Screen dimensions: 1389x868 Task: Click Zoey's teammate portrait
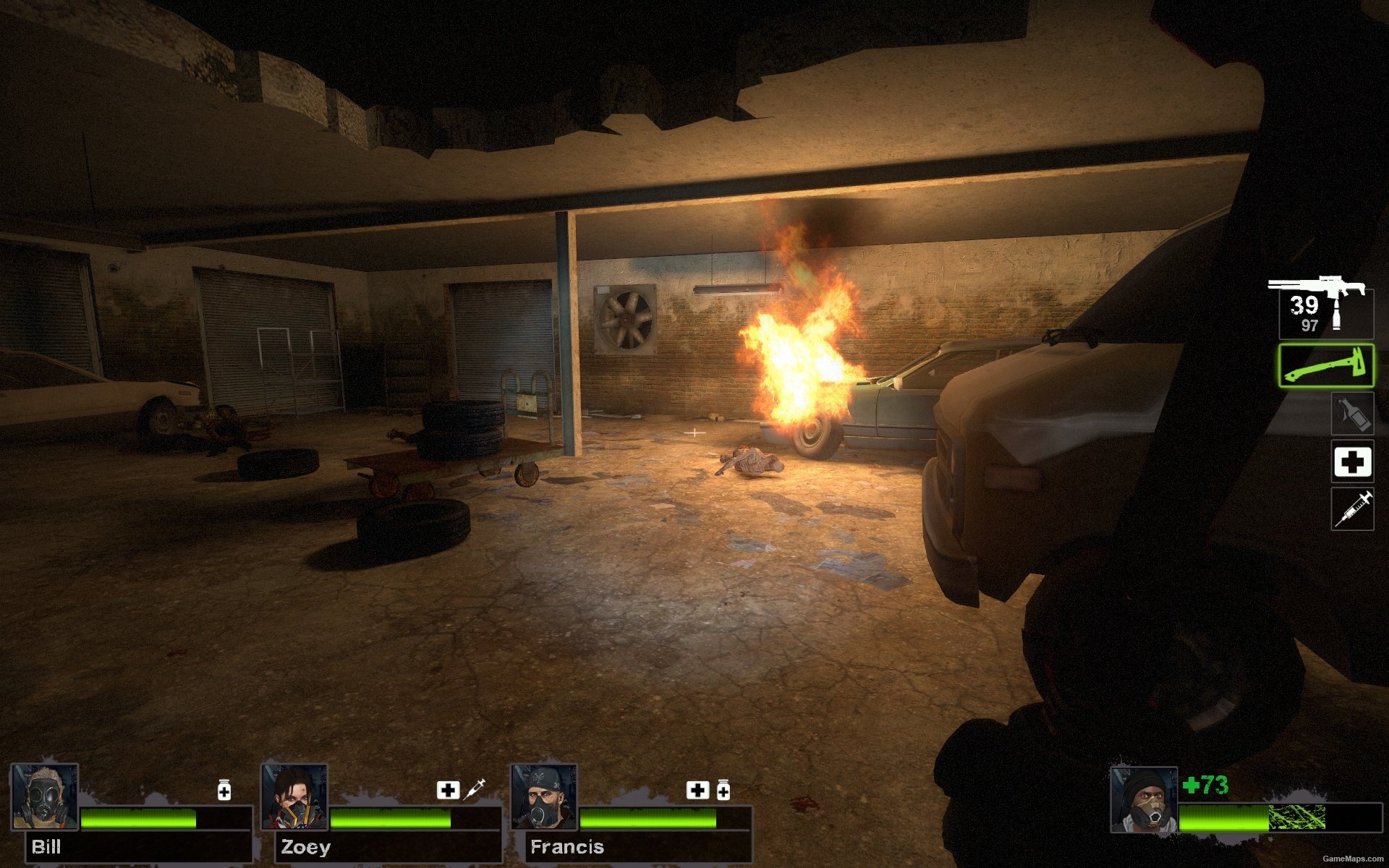click(x=294, y=797)
